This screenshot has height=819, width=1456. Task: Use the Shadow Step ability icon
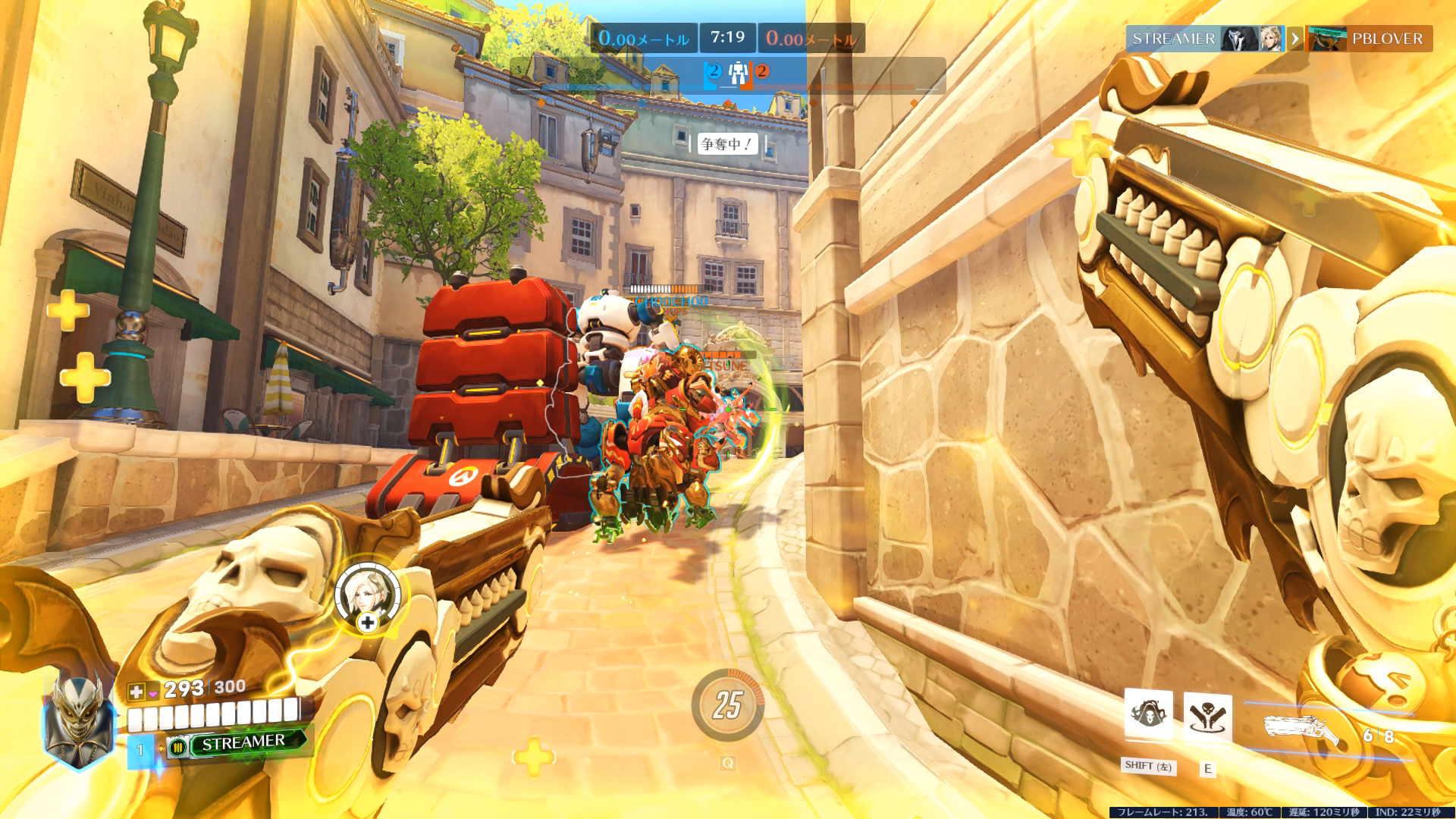click(x=1207, y=717)
